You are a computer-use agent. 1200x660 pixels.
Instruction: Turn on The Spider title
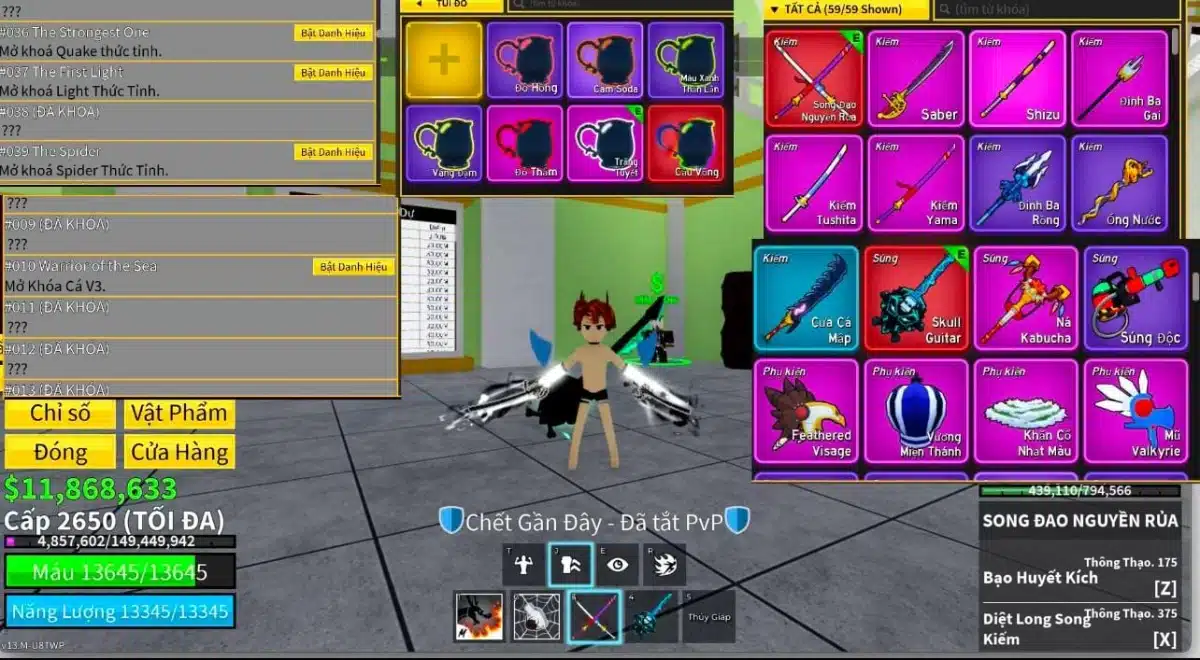click(x=334, y=152)
